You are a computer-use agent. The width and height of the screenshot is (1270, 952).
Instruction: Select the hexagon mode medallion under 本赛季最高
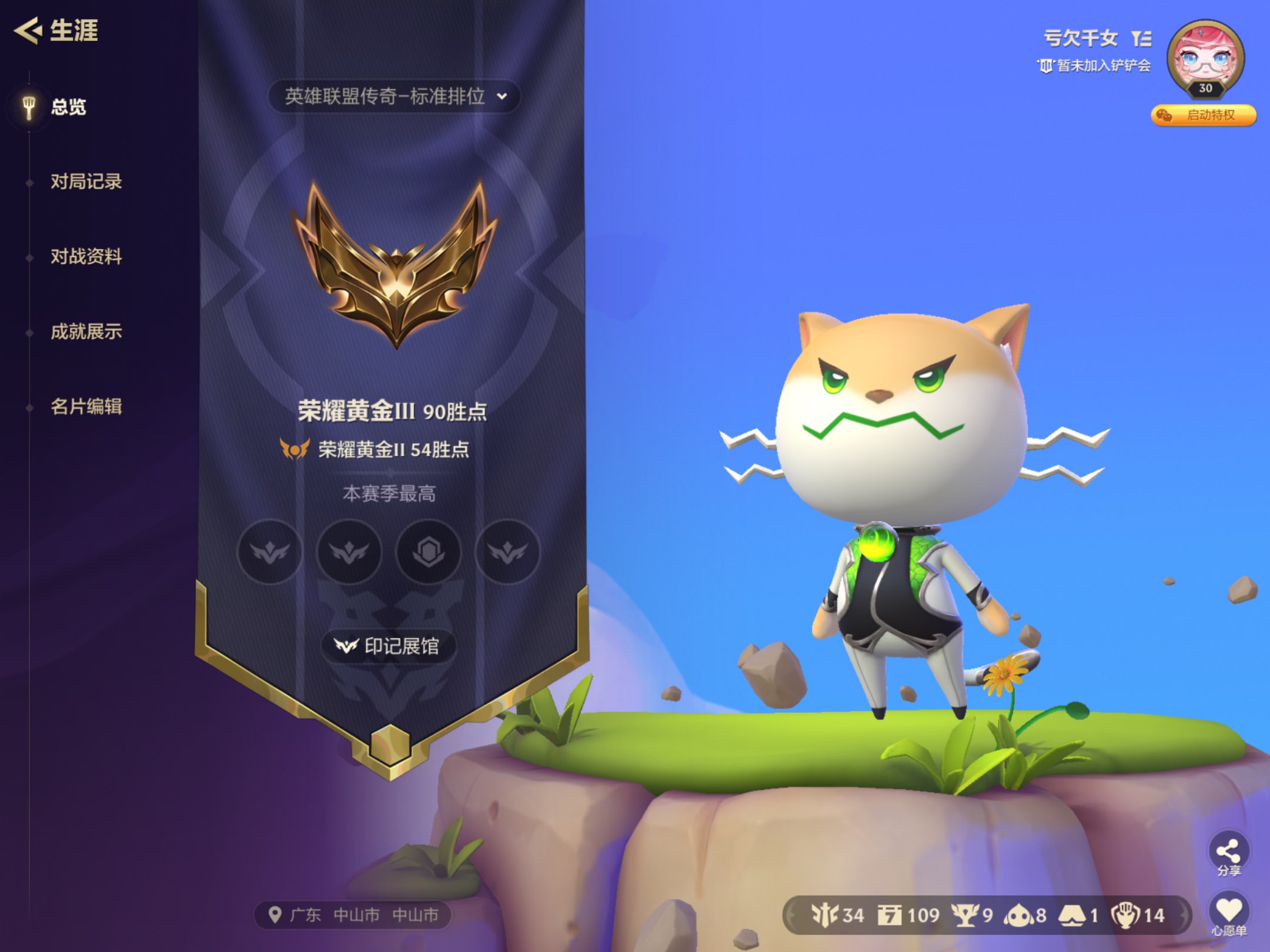[x=429, y=552]
